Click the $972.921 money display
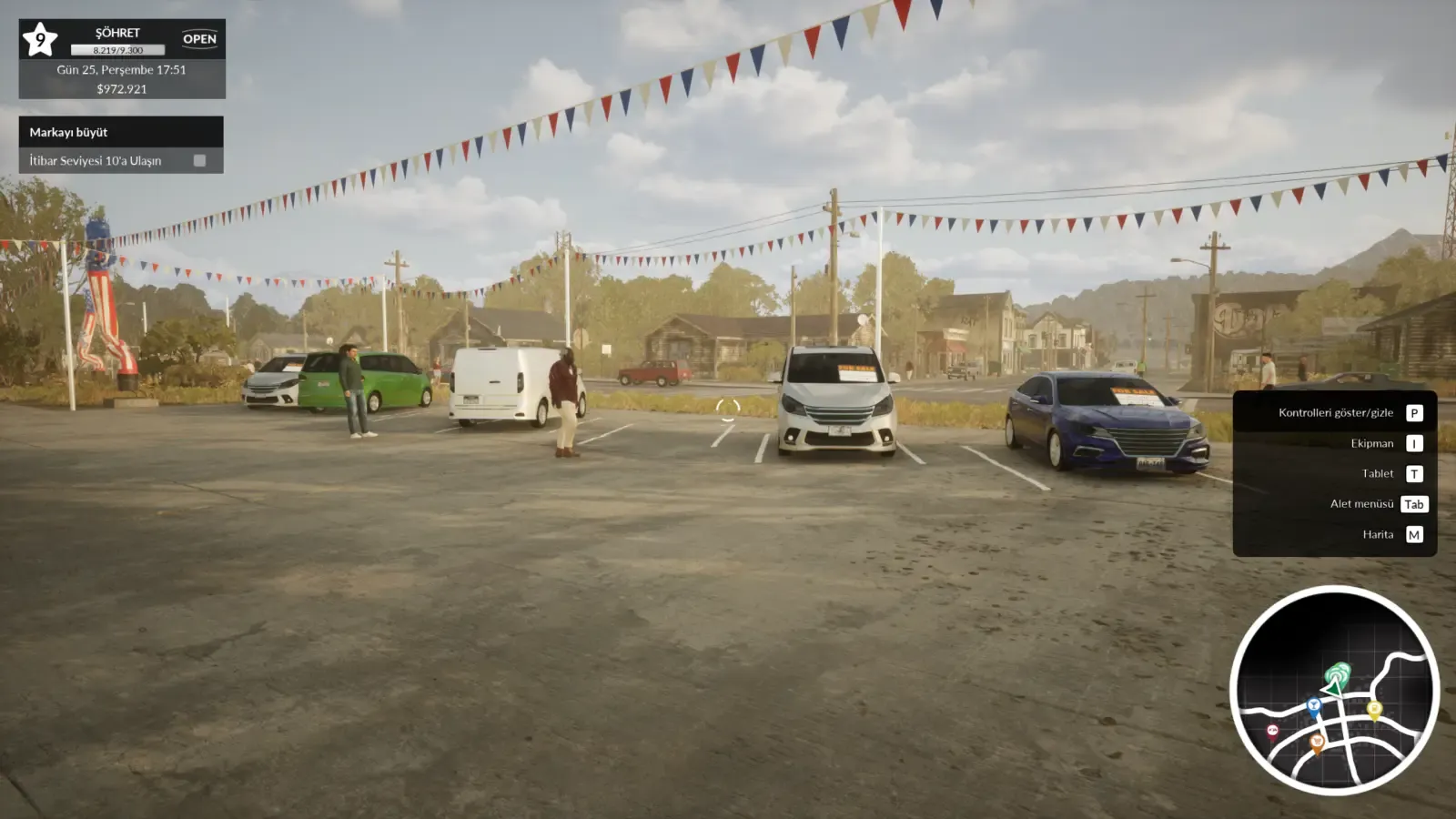Viewport: 1456px width, 819px height. click(122, 89)
